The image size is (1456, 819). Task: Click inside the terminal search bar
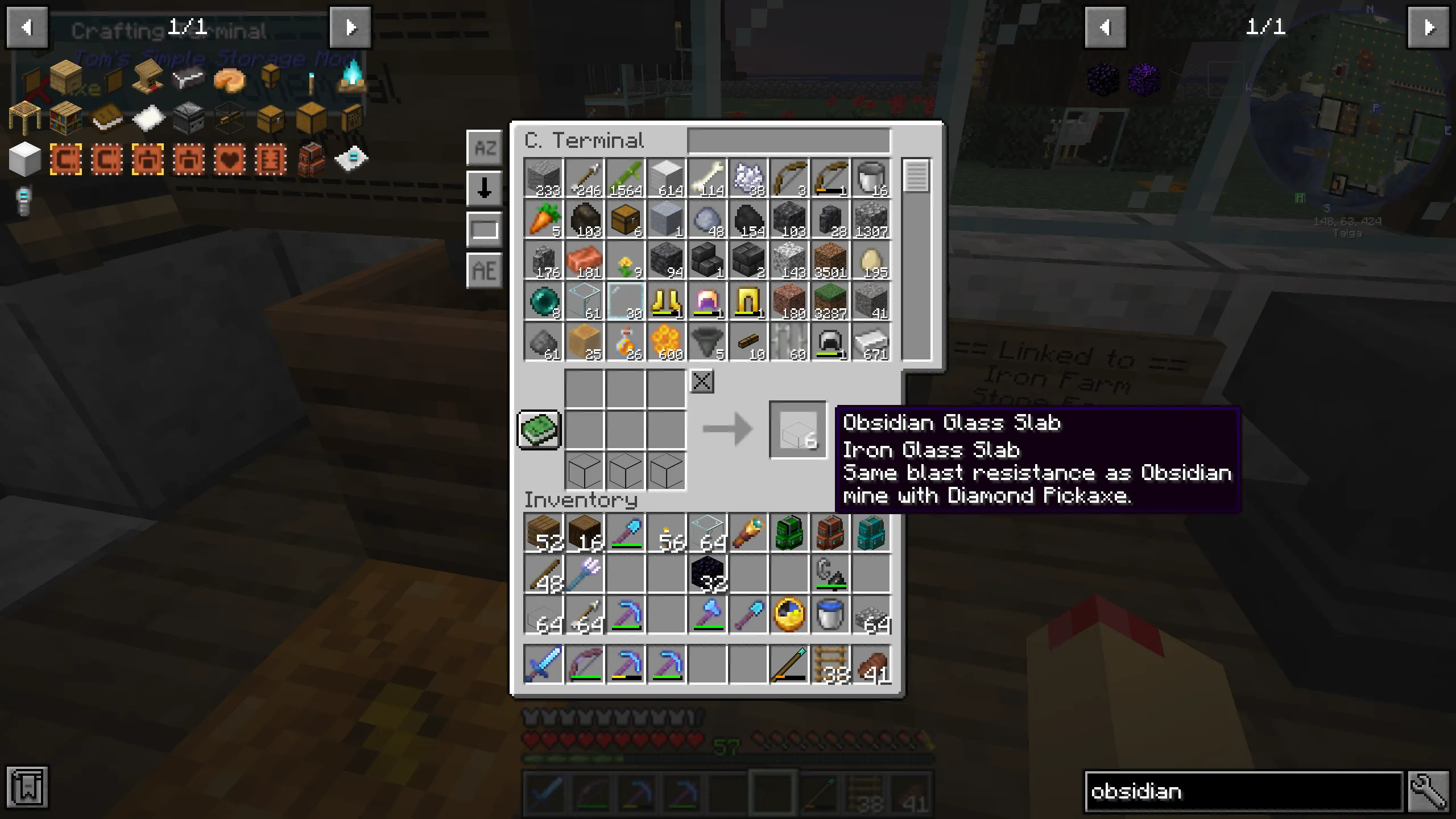788,140
